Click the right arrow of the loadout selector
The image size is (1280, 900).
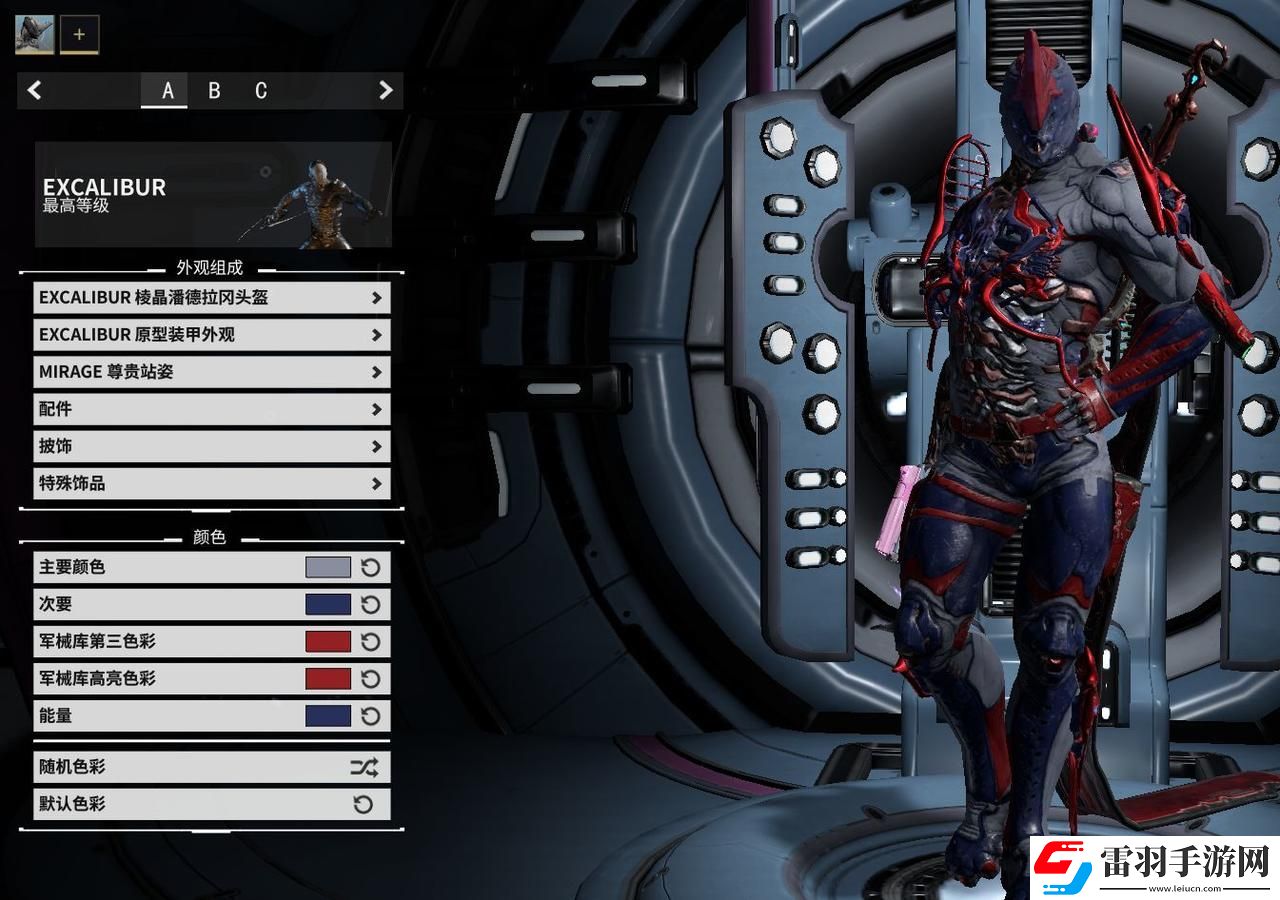click(x=385, y=91)
